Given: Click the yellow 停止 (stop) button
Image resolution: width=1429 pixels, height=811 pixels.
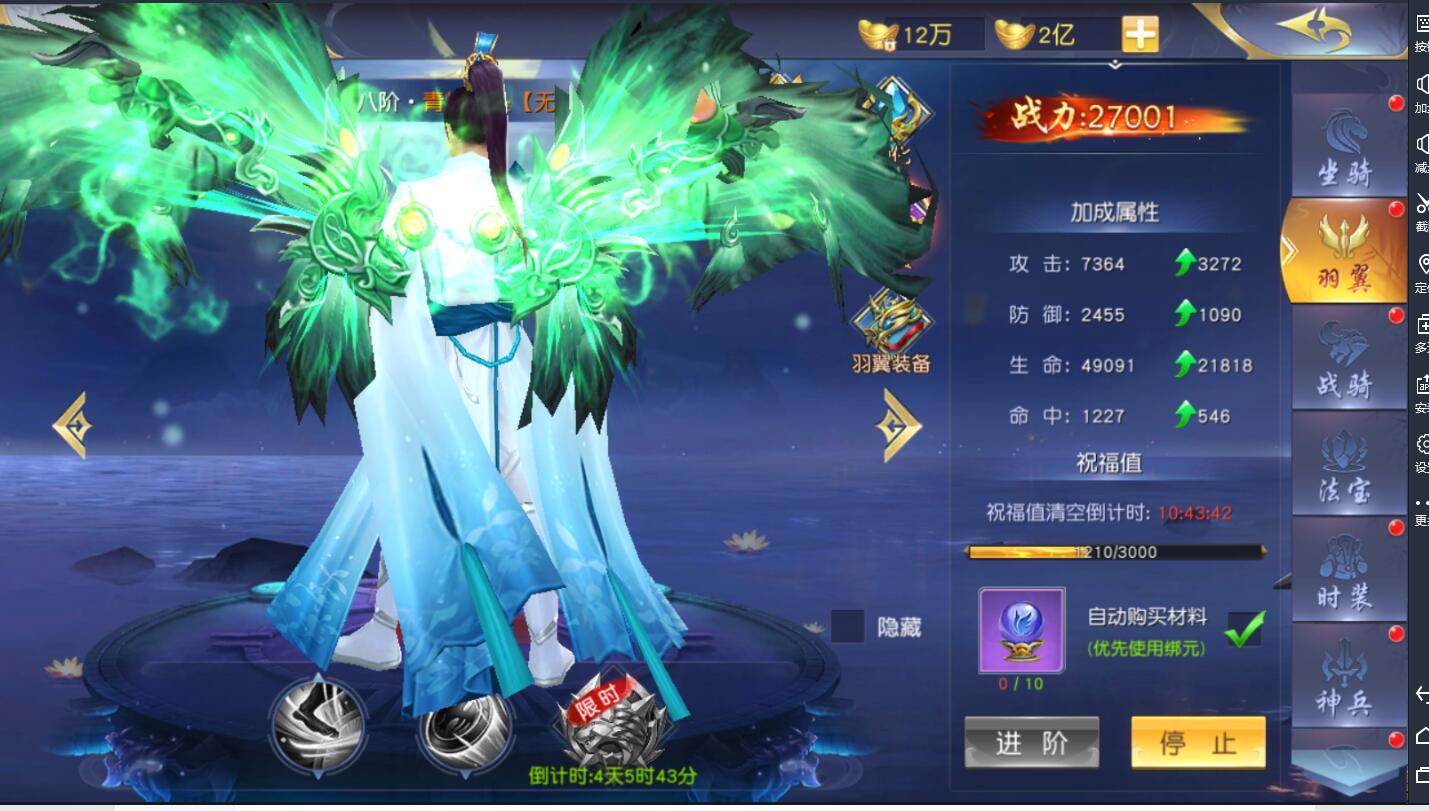Looking at the screenshot, I should point(1198,742).
